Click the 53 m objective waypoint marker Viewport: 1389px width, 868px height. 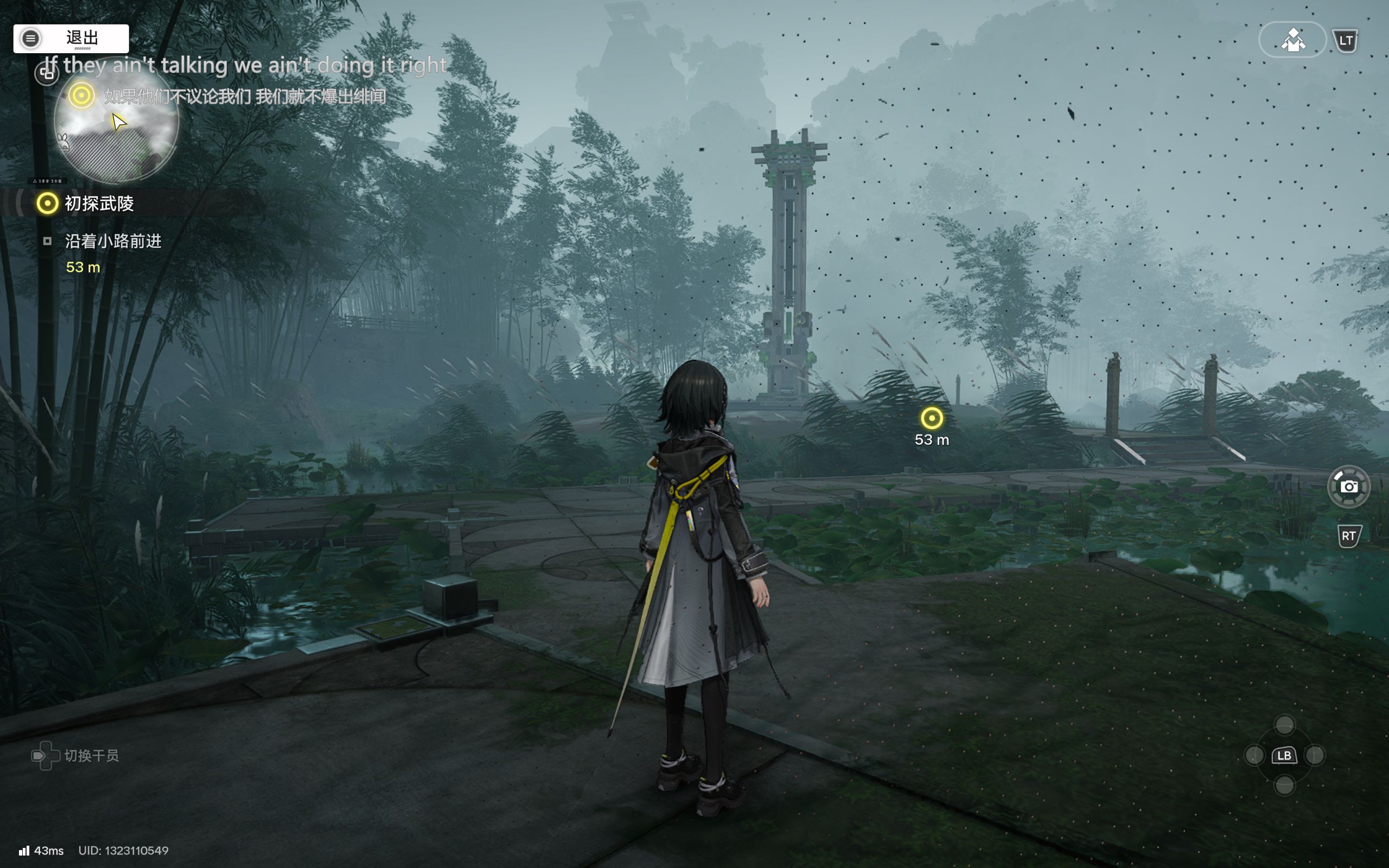click(932, 418)
